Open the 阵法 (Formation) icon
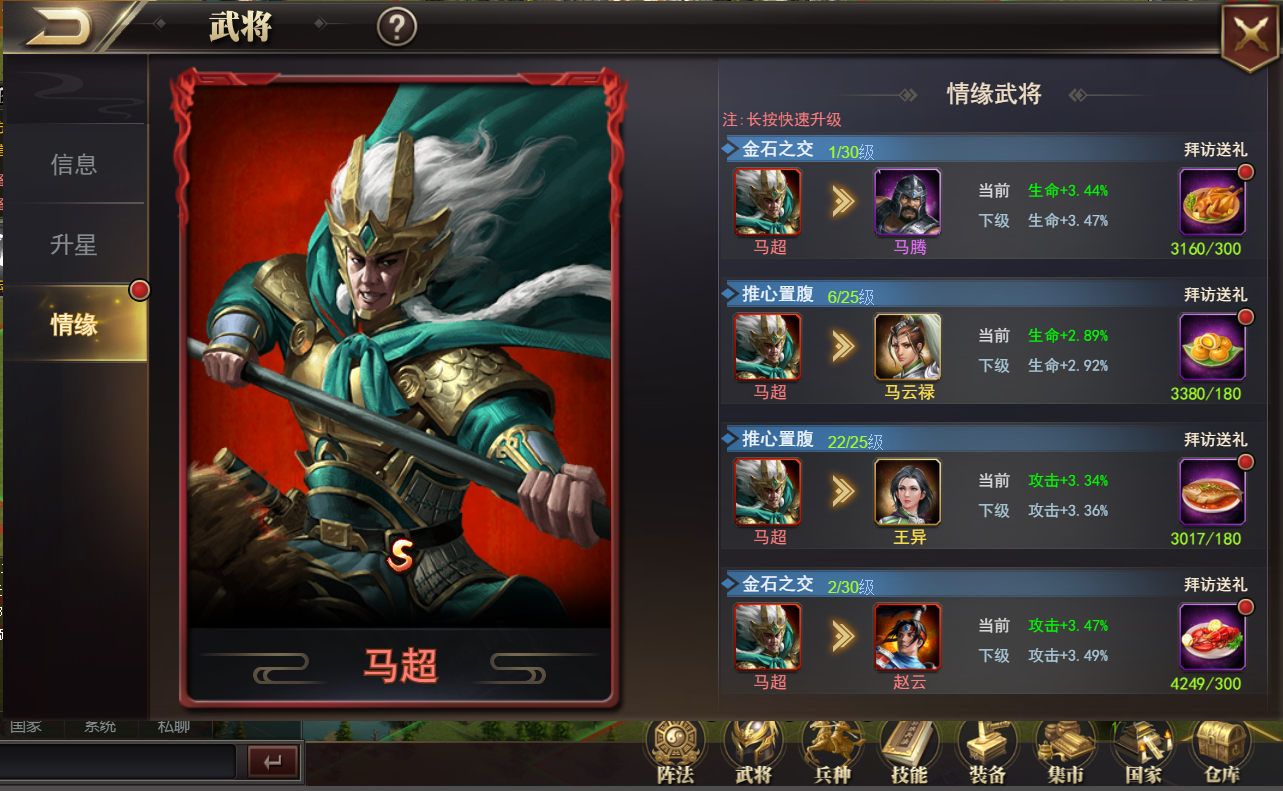Viewport: 1283px width, 791px height. [x=674, y=745]
